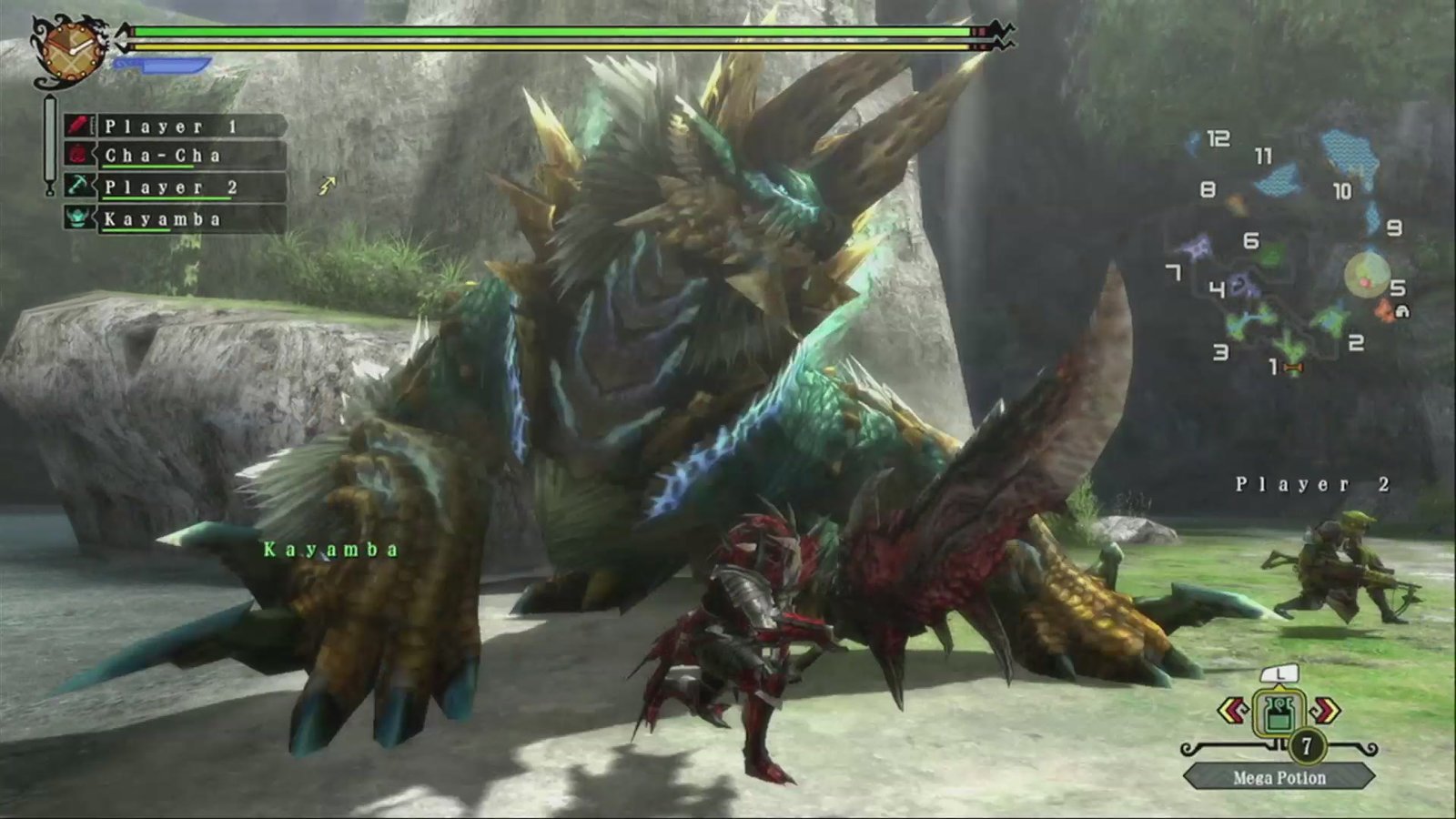The width and height of the screenshot is (1456, 819).
Task: Cycle item bar with the left red arrow
Action: pos(1232,711)
